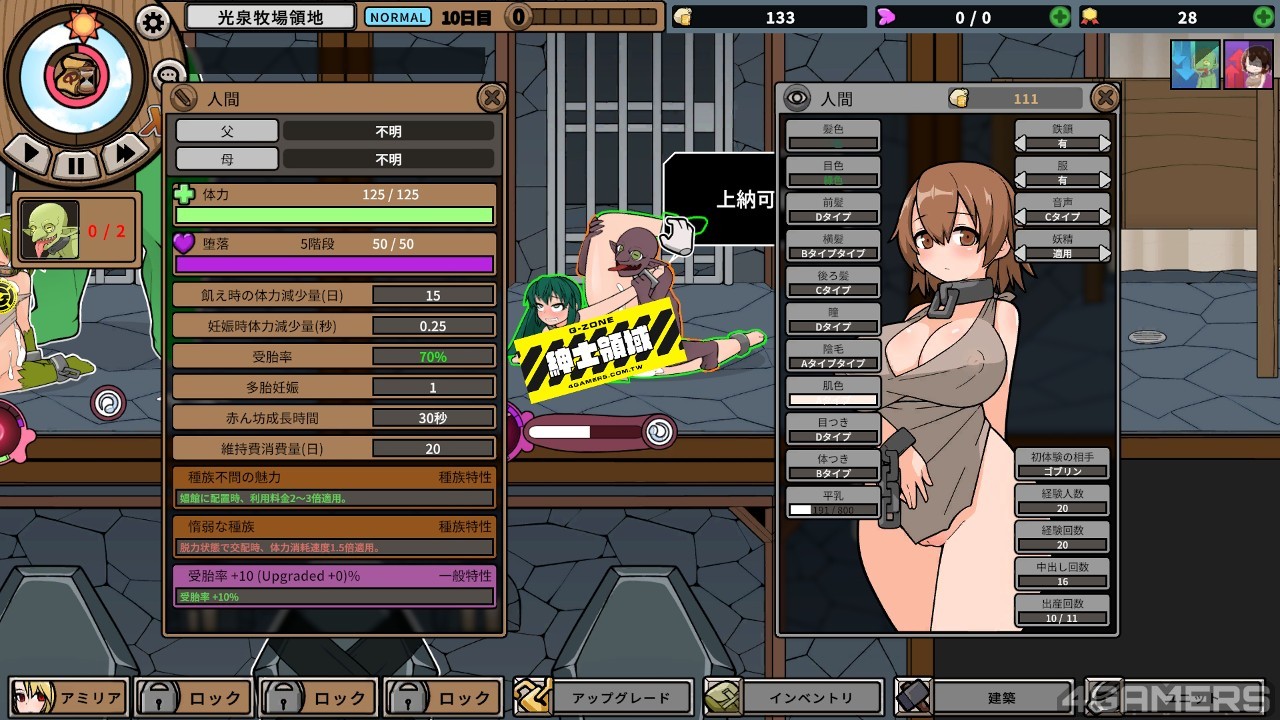Click the right arrow of 音声 Cタイプ
The image size is (1280, 720).
point(1104,216)
